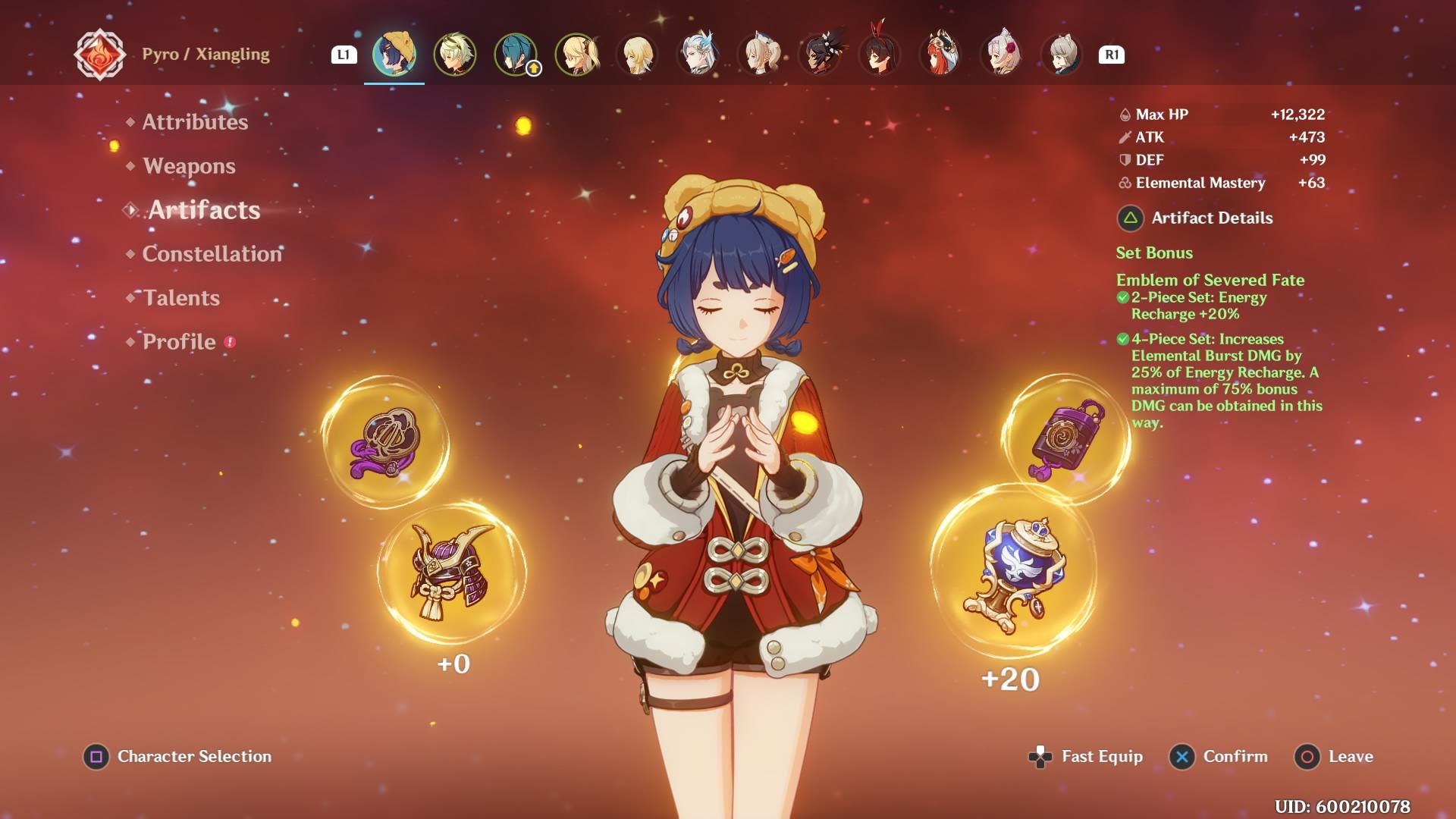Switch to Nilou's red-haired portrait
Screen dimensions: 1456x819
(x=940, y=54)
